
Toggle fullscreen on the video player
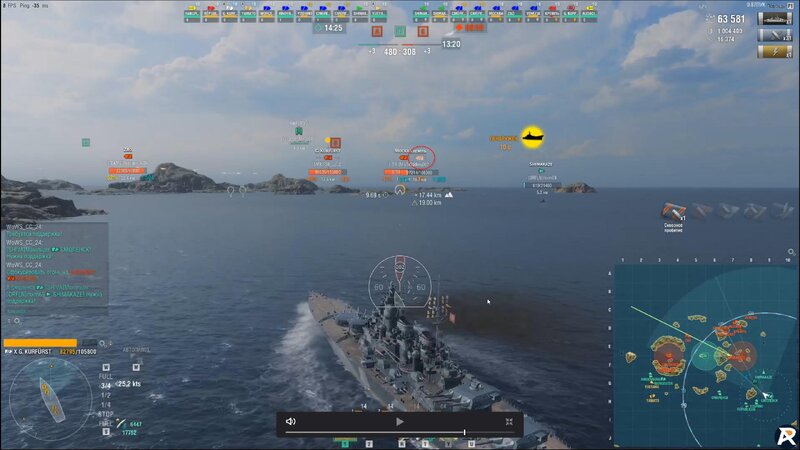tap(508, 422)
